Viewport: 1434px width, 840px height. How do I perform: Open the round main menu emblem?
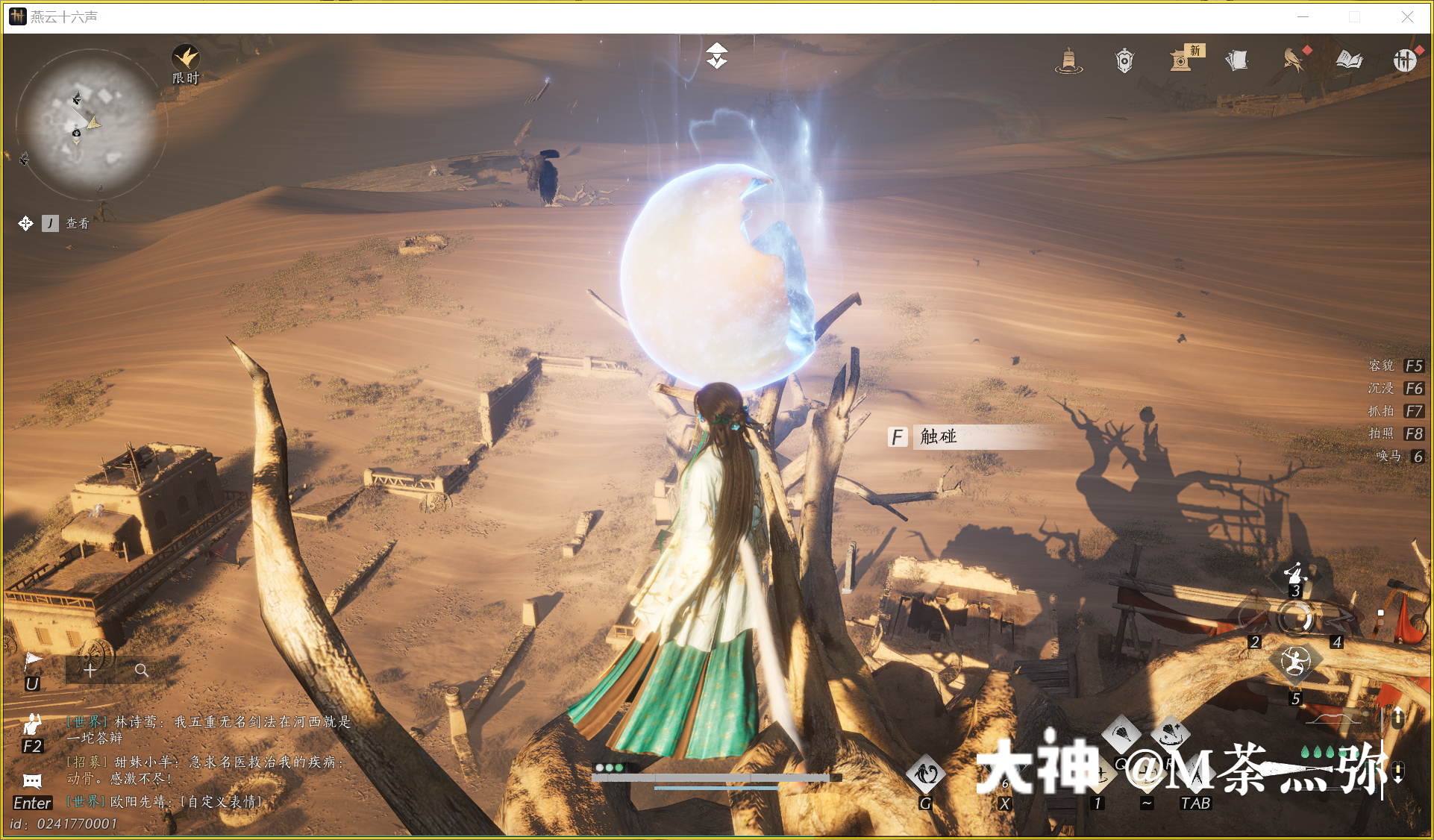1405,60
